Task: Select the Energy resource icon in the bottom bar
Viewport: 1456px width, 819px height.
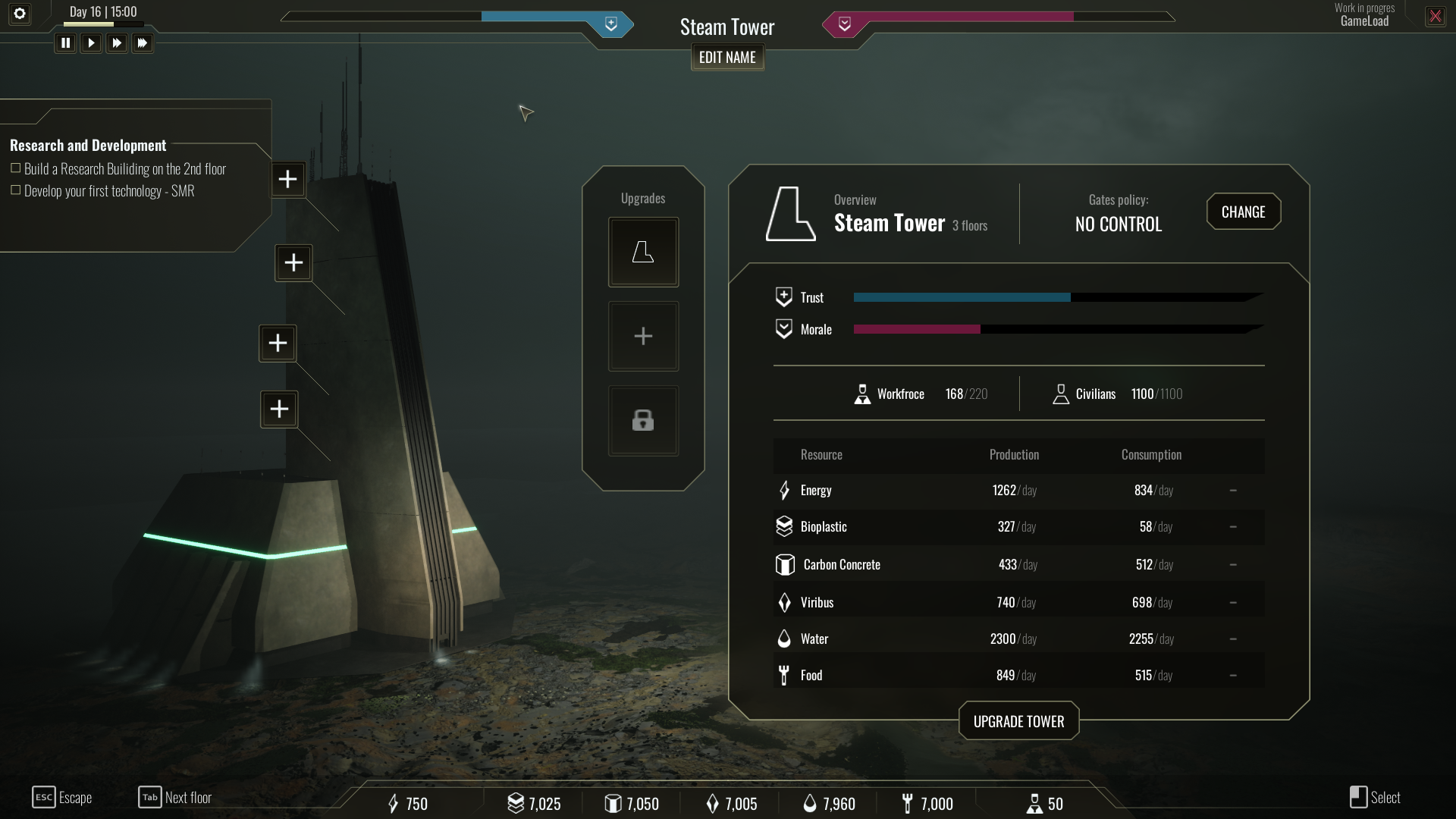Action: [394, 803]
